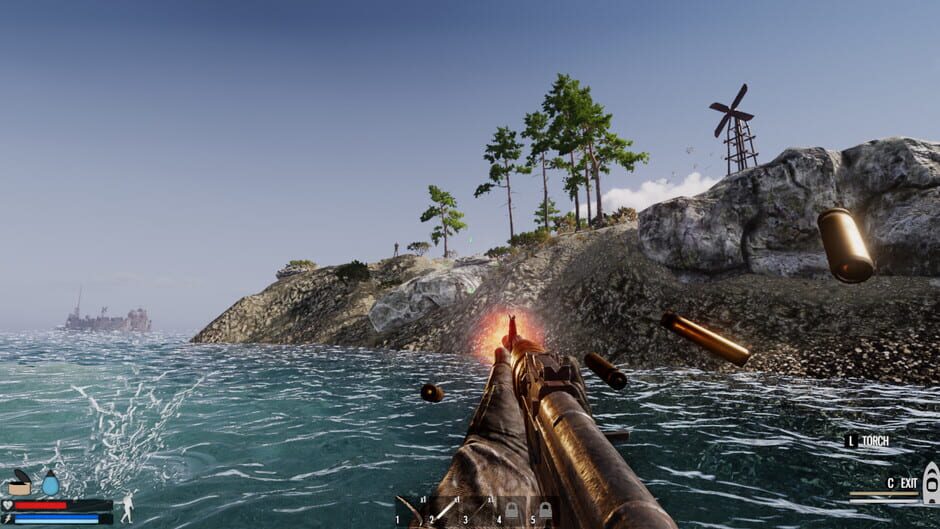Click locked hotbar slot 4
Viewport: 940px width, 529px height.
coord(512,510)
